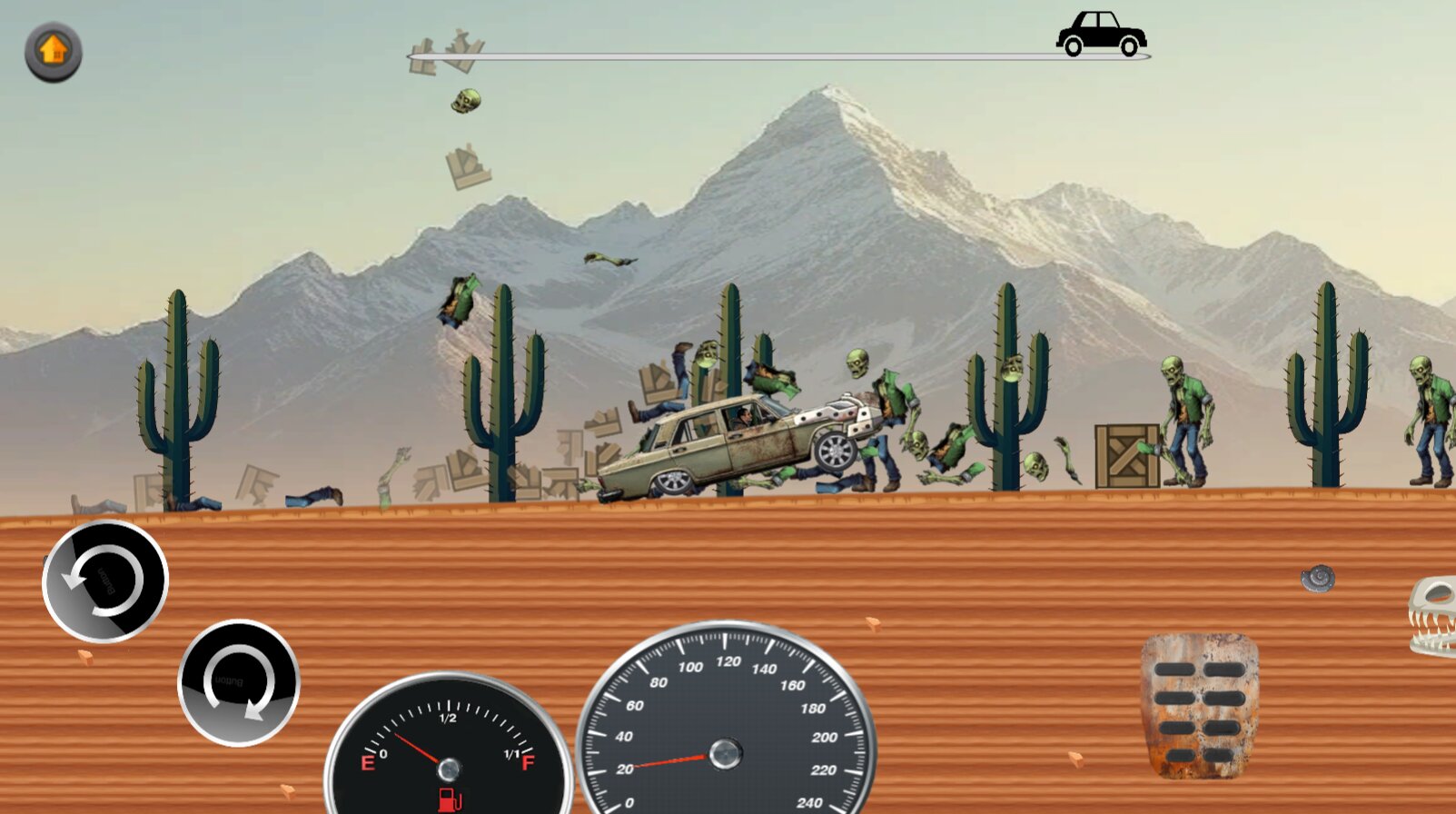Tilt car with counter-clockwise rotate button
The width and height of the screenshot is (1456, 814).
point(105,581)
